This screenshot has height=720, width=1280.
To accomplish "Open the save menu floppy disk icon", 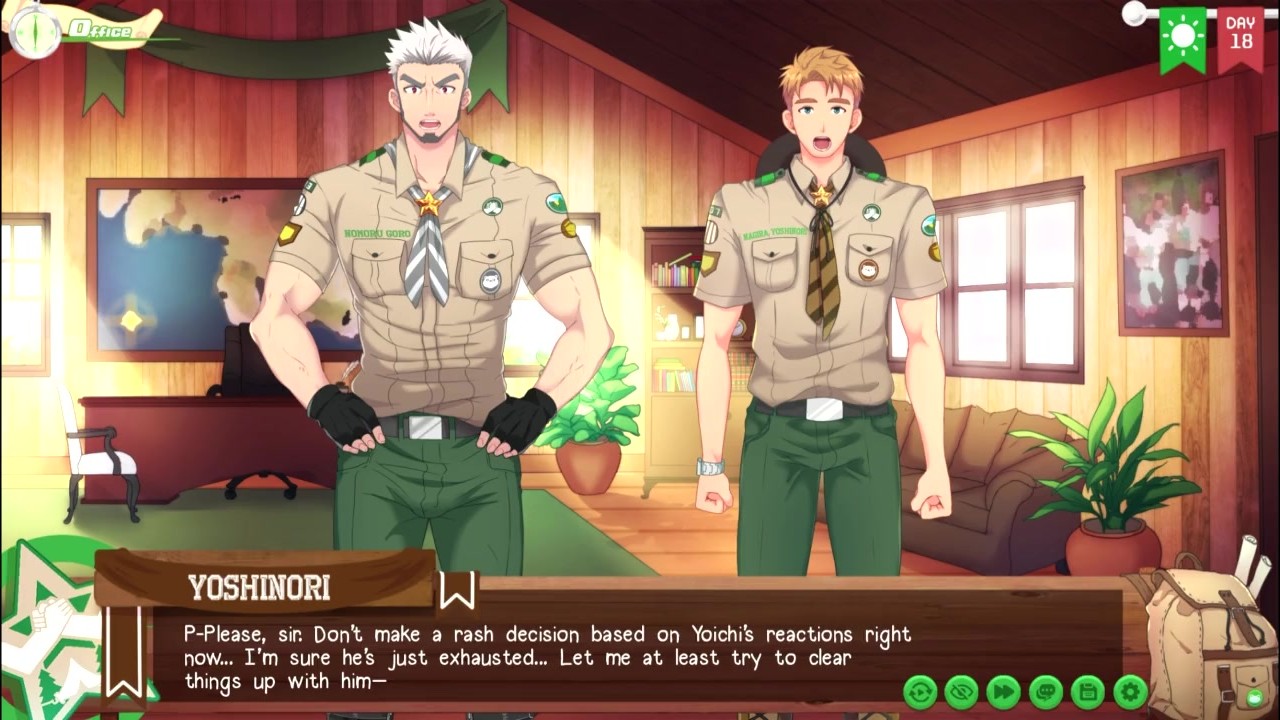I will pos(1088,691).
